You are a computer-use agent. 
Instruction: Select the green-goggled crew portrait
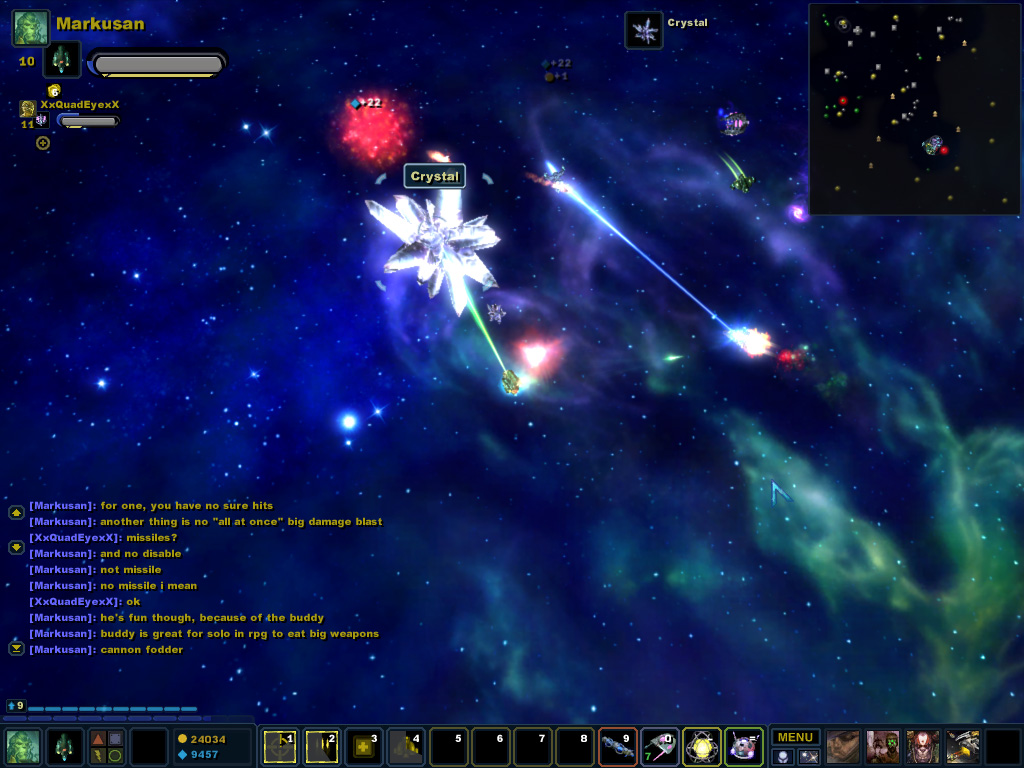(883, 747)
